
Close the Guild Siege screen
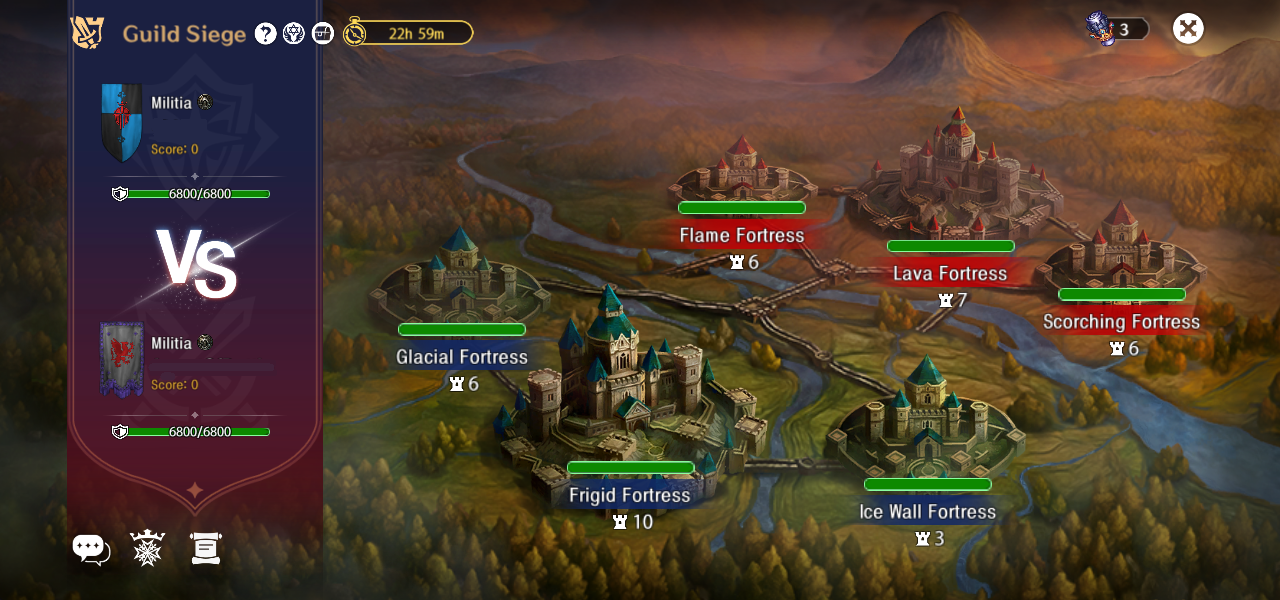1187,28
